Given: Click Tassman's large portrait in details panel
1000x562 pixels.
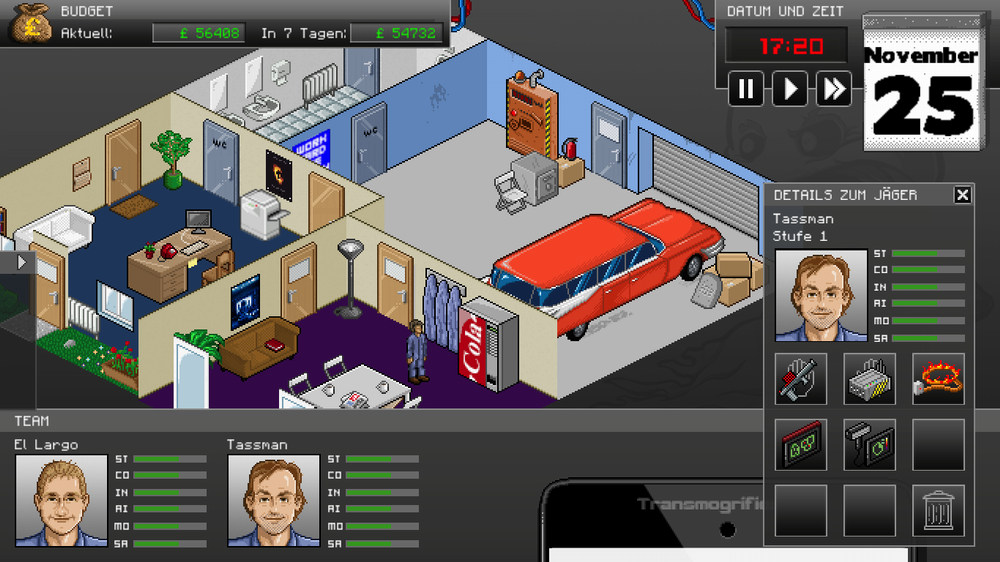Looking at the screenshot, I should 821,295.
